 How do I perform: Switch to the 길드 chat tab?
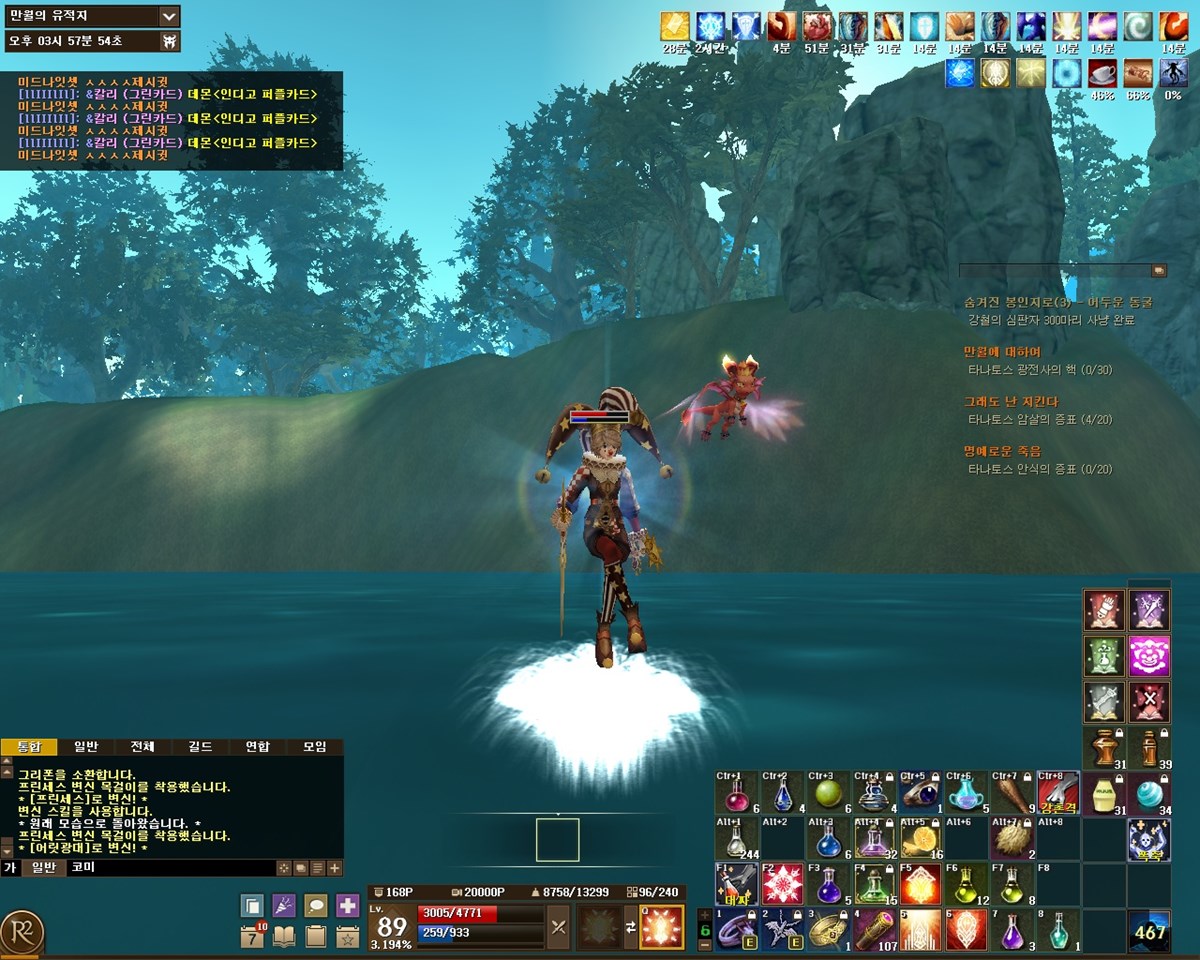201,747
